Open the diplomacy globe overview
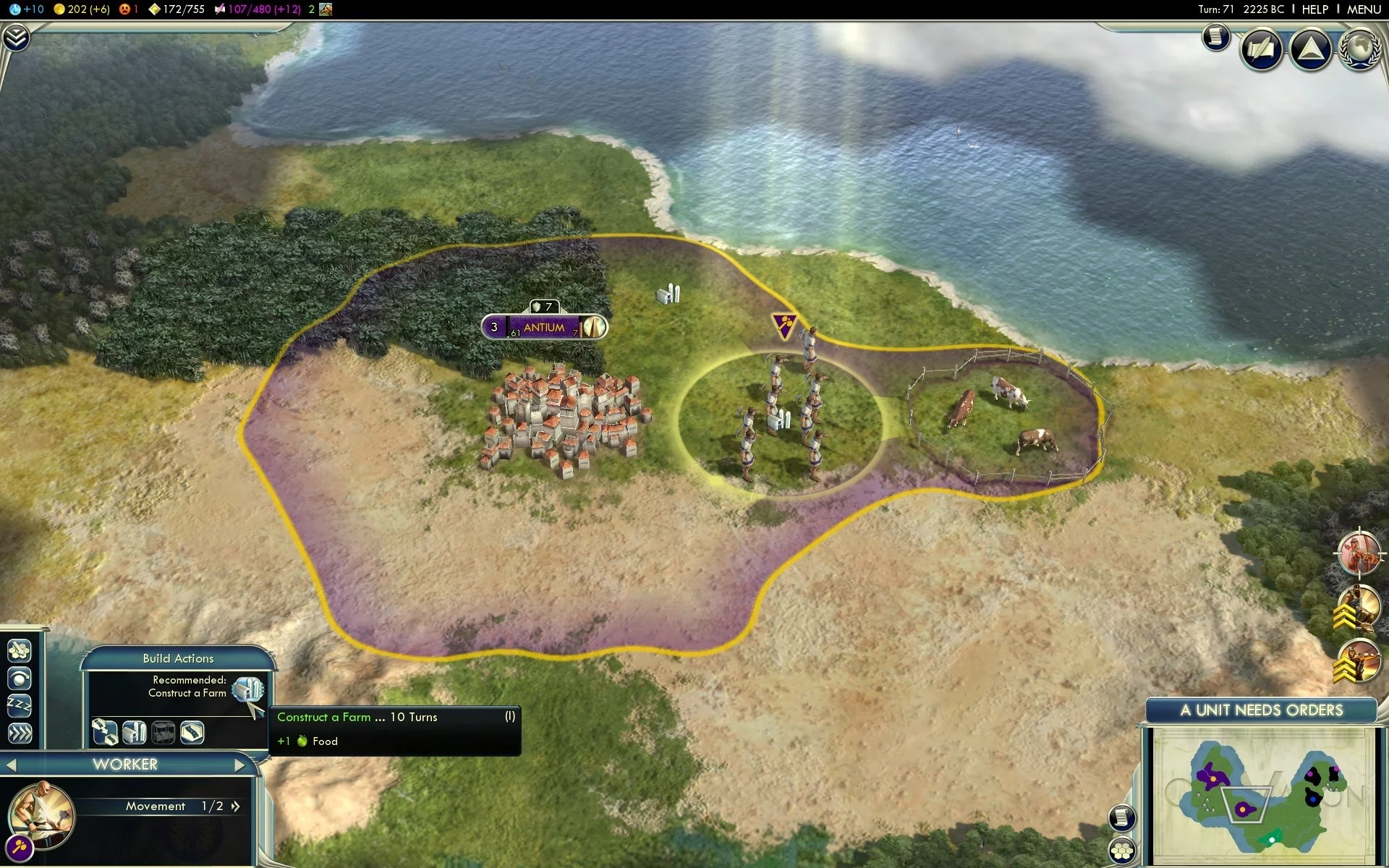The image size is (1389, 868). pos(1359,49)
